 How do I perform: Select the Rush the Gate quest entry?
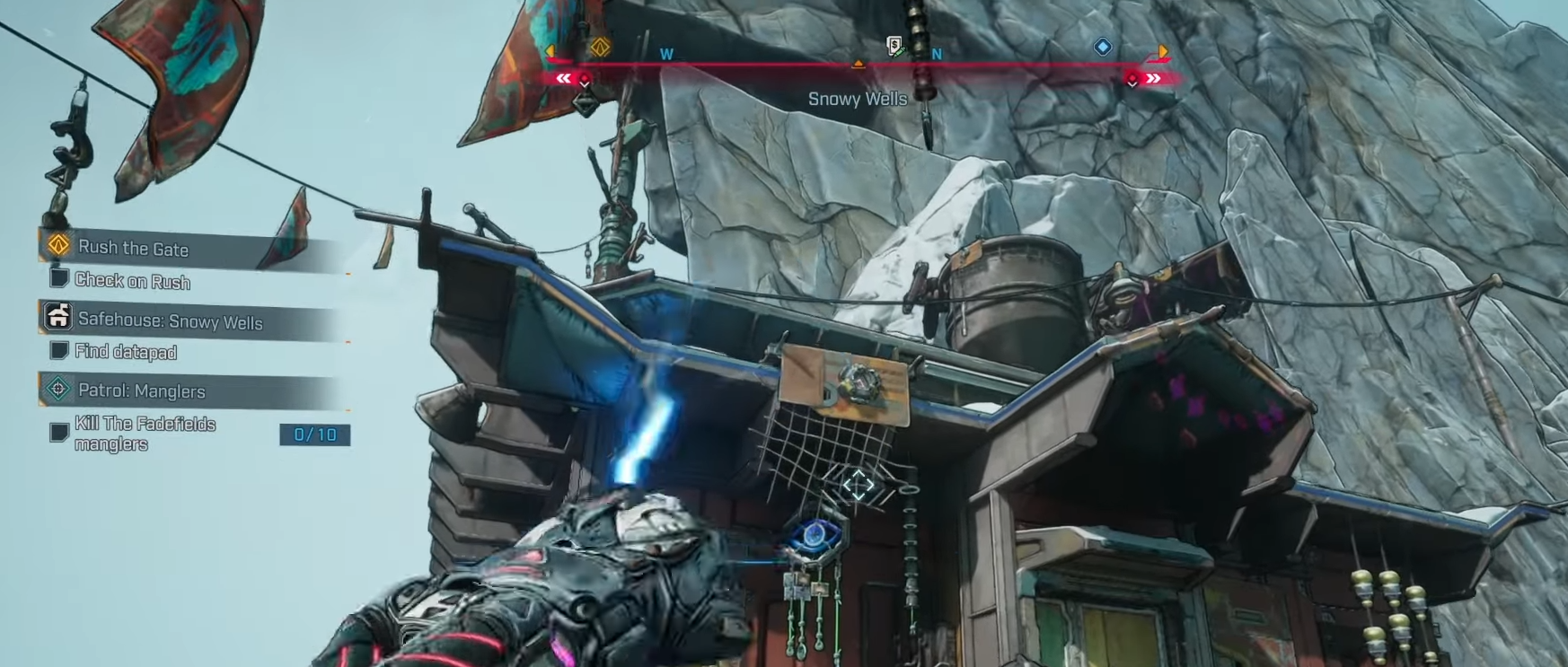(x=133, y=249)
